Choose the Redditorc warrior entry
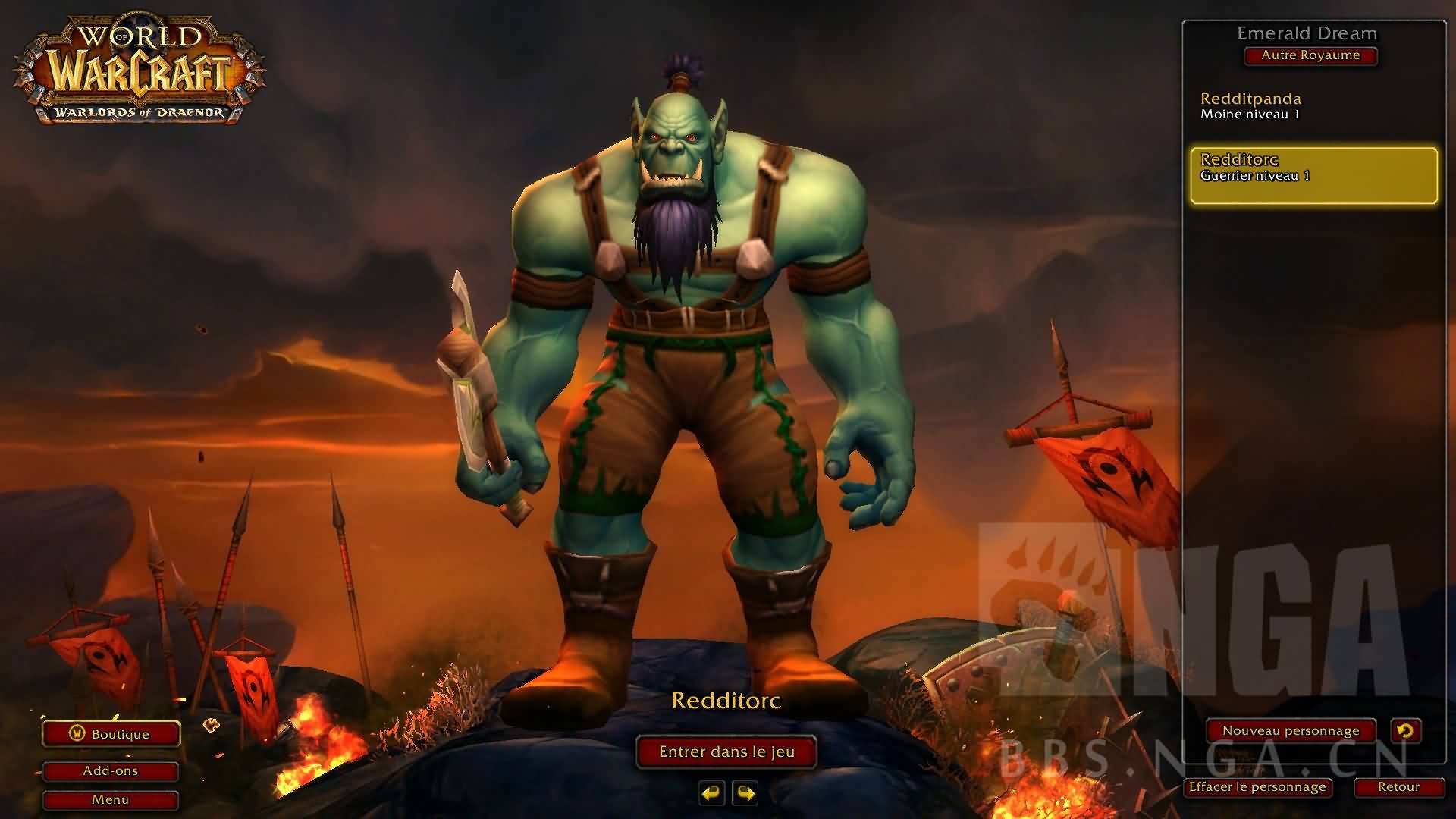1456x819 pixels. coord(1313,175)
